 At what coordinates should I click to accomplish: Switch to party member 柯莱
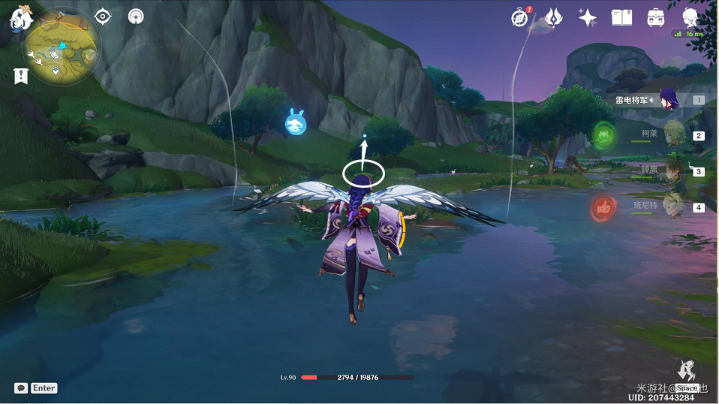[673, 133]
